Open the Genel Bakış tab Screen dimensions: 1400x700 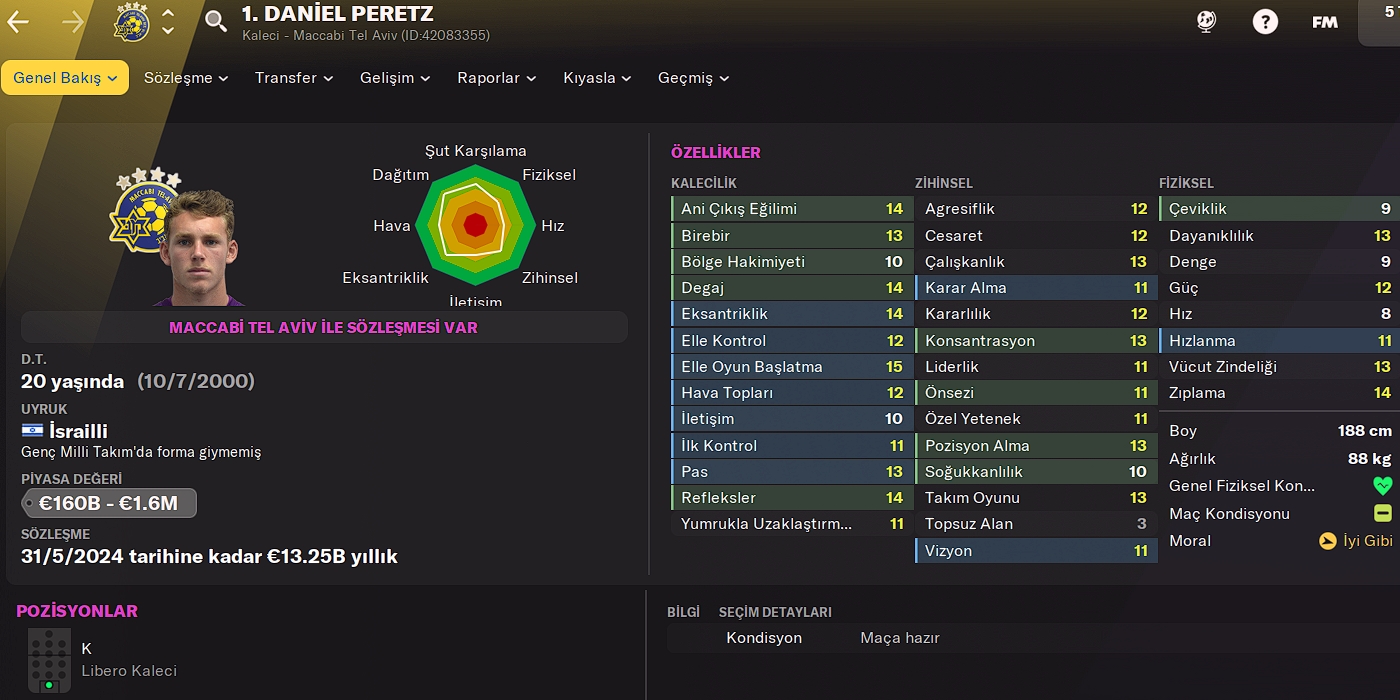(65, 78)
